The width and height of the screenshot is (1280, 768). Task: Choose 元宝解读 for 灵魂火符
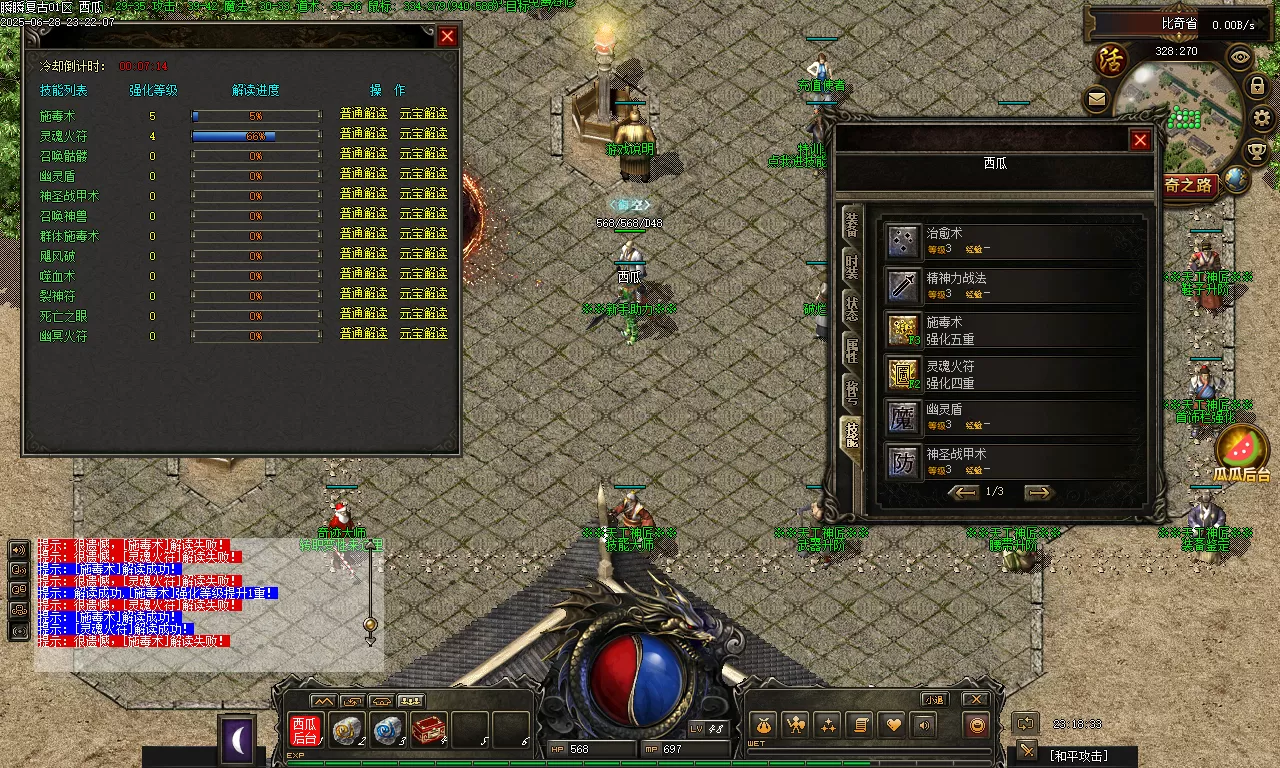point(423,134)
